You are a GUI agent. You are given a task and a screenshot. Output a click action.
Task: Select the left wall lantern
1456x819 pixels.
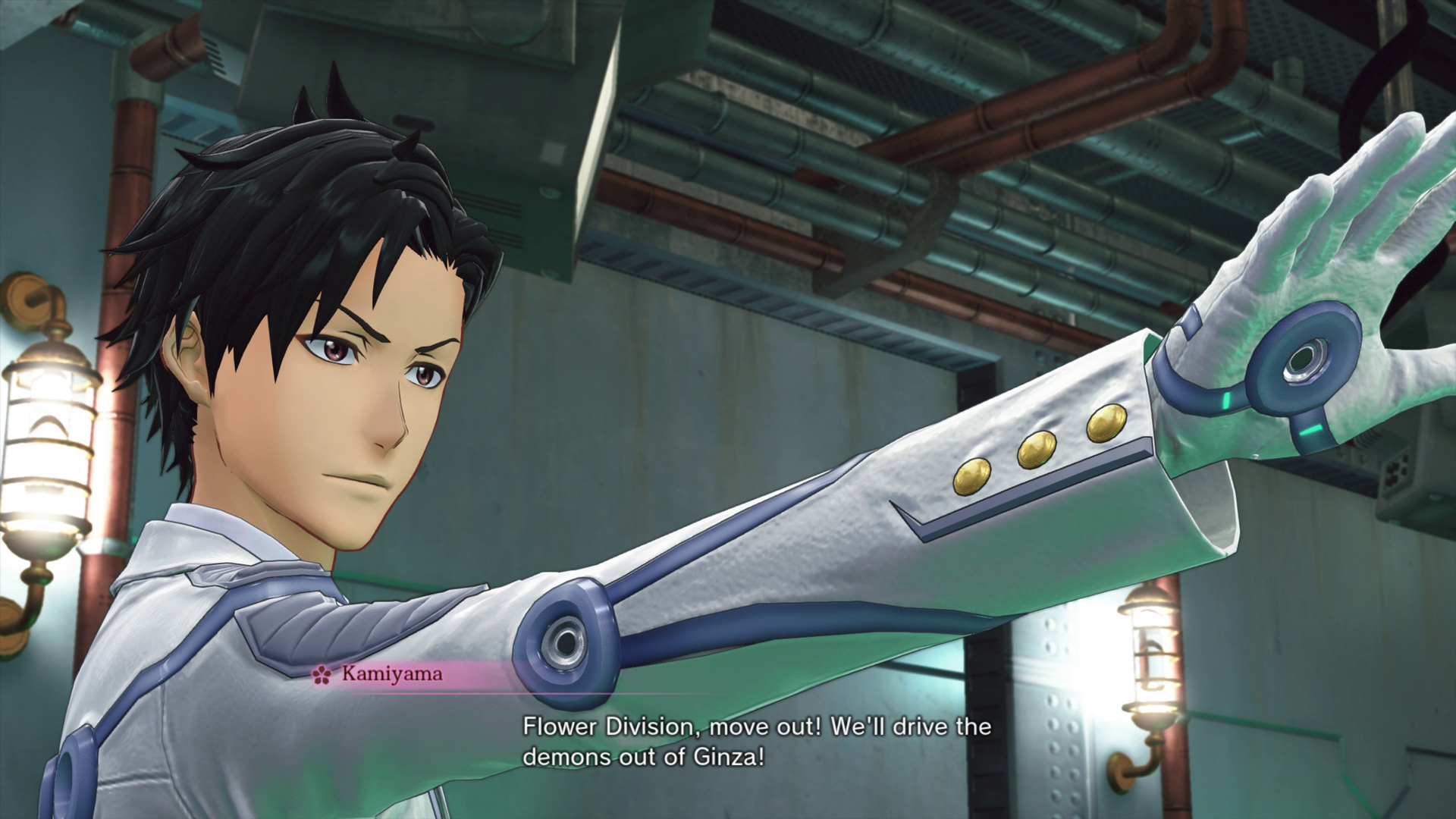(45, 440)
